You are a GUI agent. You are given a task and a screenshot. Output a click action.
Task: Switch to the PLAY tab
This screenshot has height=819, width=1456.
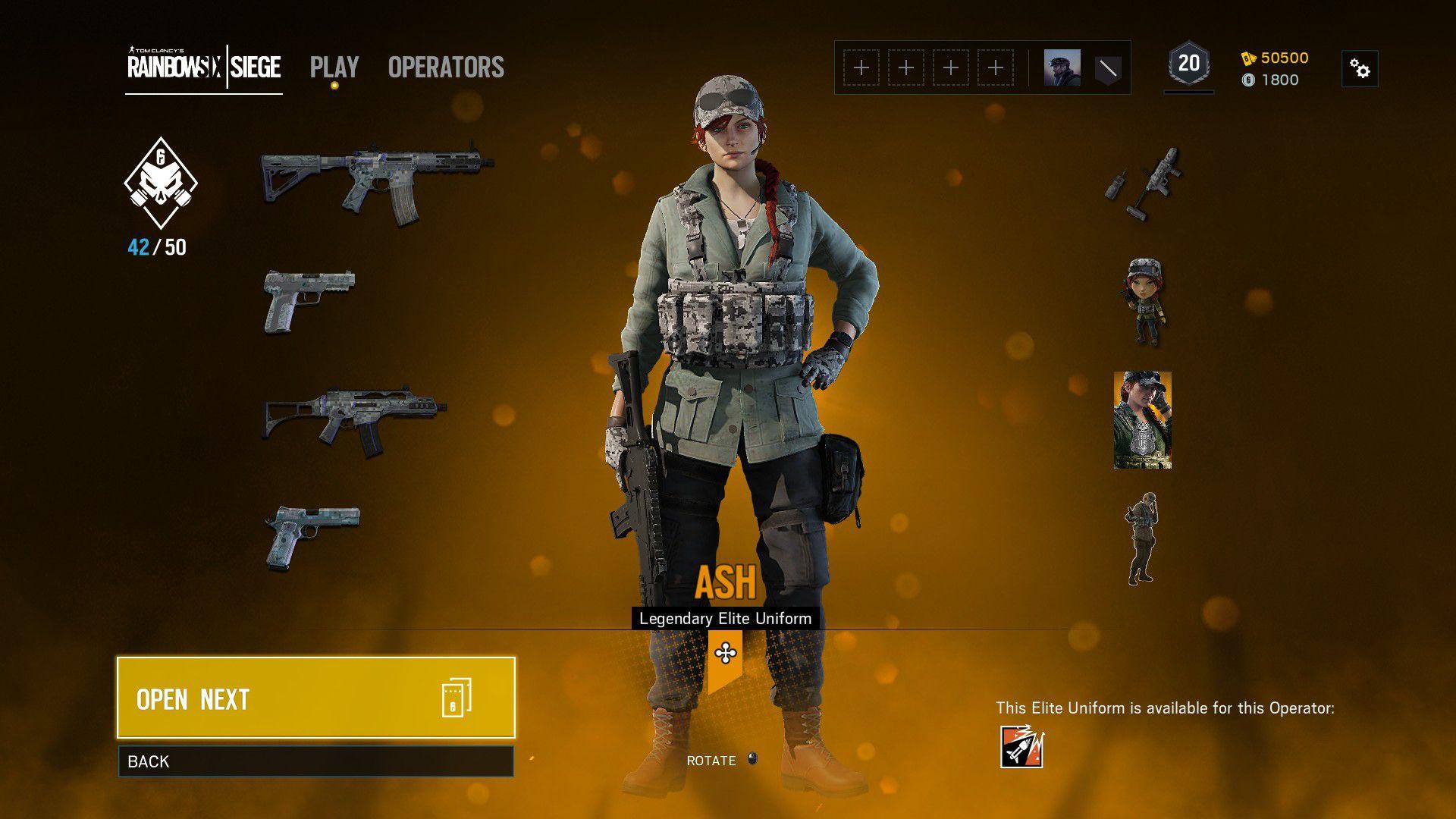click(x=334, y=67)
